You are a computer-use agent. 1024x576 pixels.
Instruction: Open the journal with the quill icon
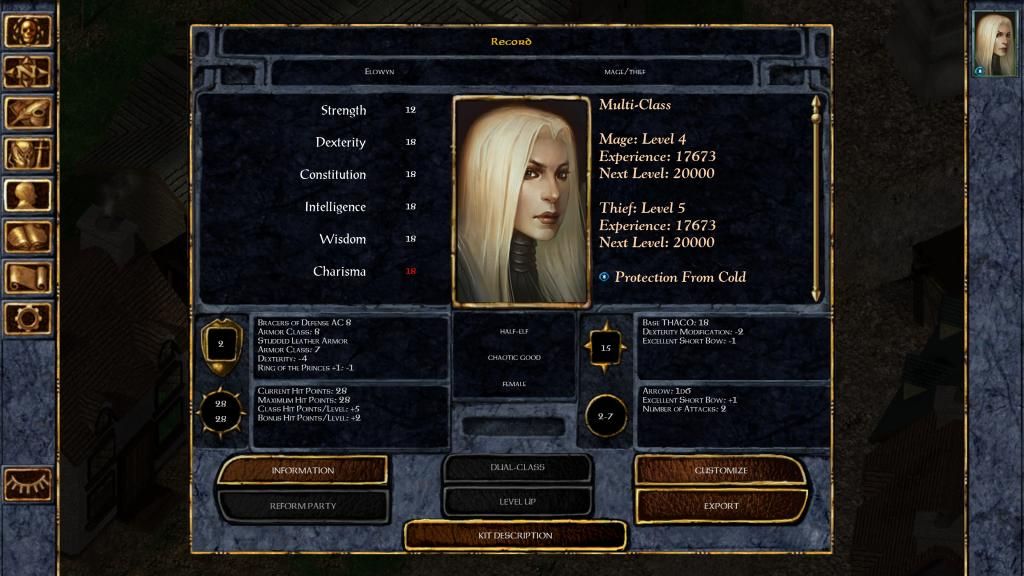(x=28, y=113)
